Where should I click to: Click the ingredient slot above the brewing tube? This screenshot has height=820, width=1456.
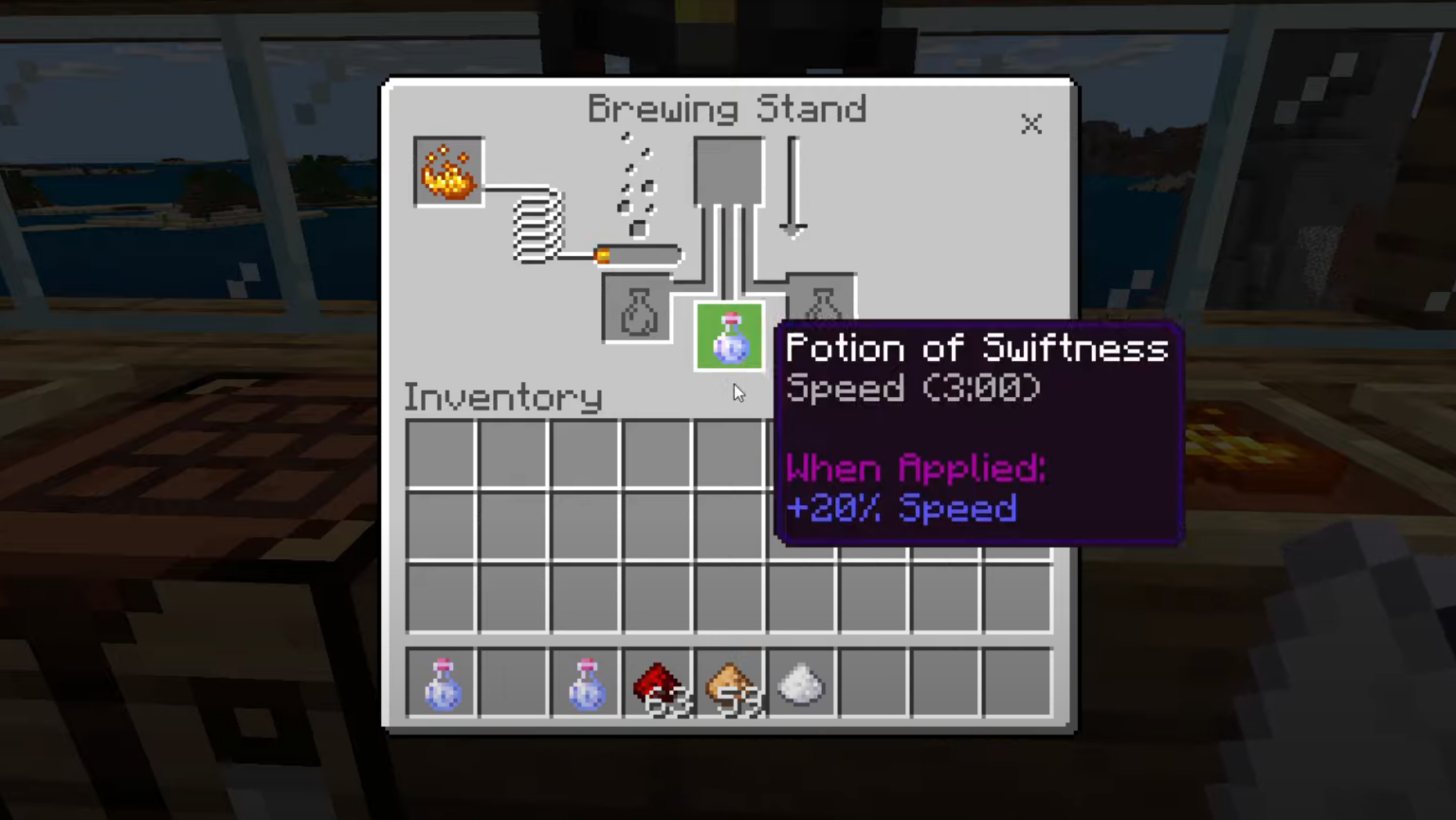click(728, 171)
